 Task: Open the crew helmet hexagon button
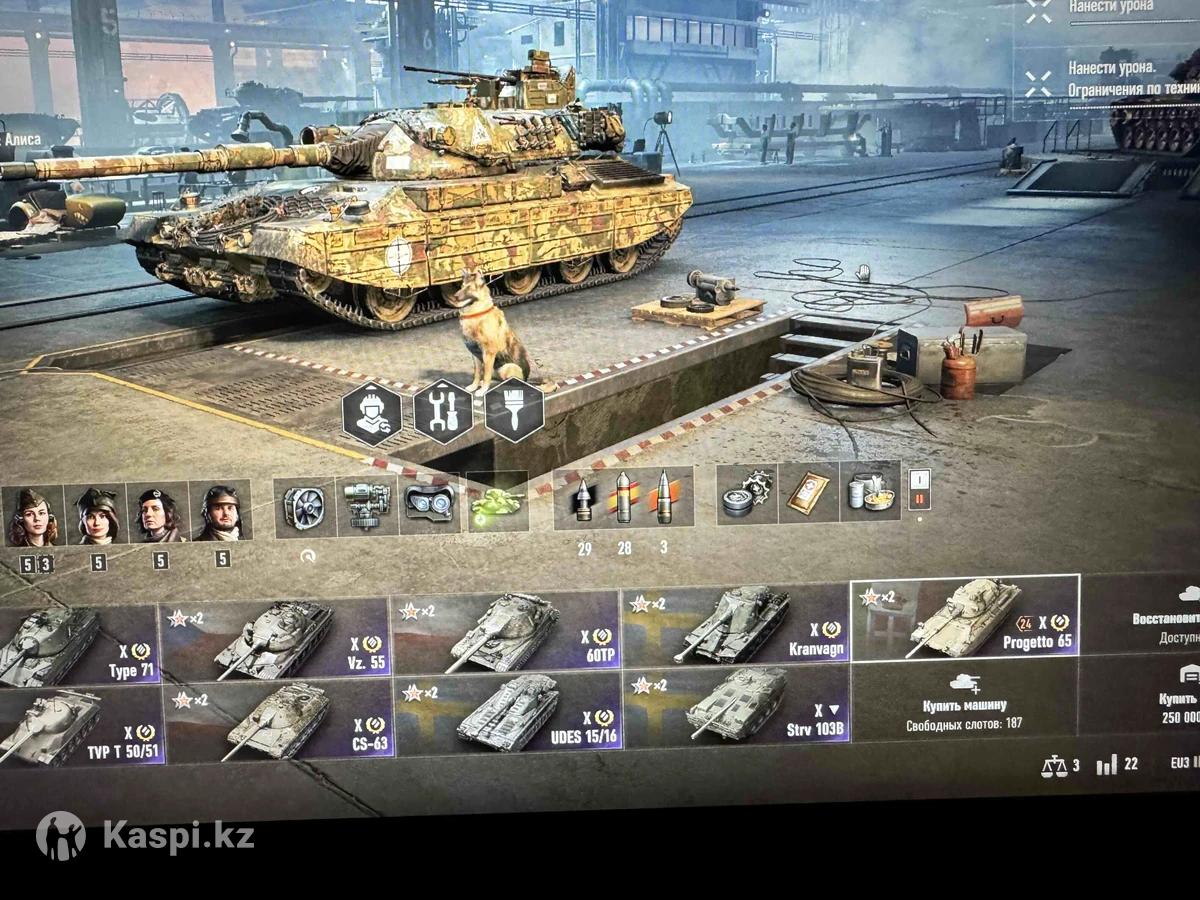point(371,414)
